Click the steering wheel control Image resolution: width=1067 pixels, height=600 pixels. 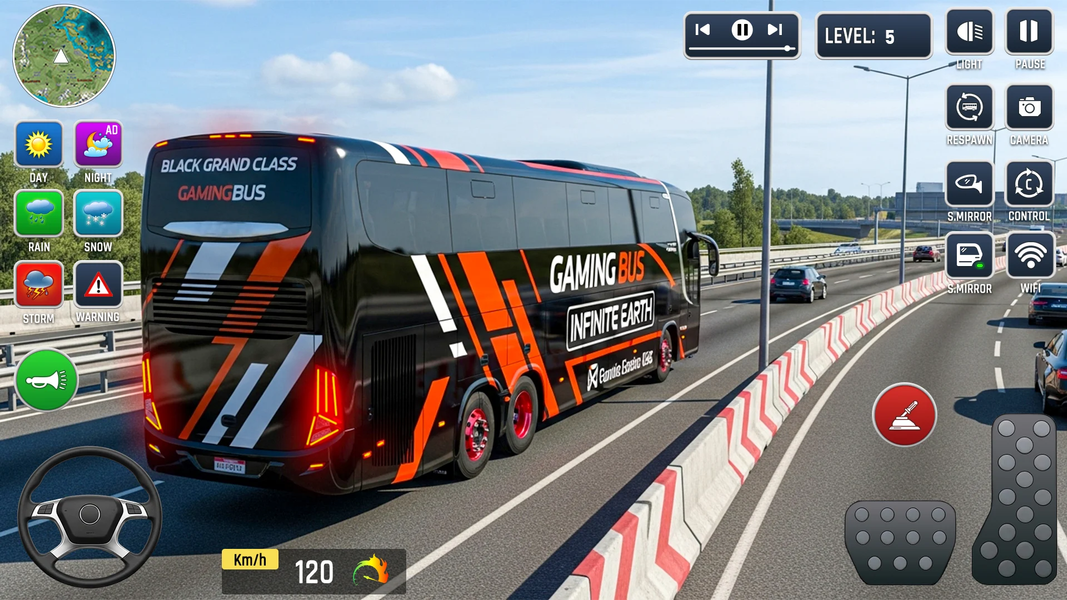pos(90,515)
